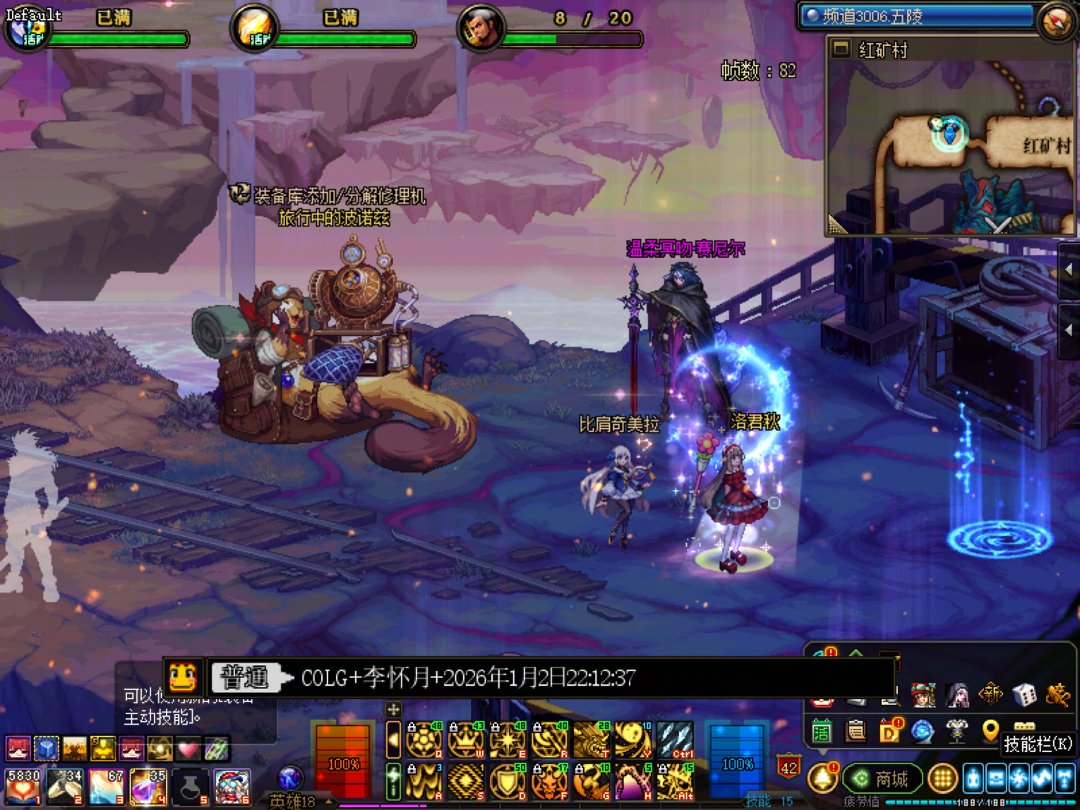Image resolution: width=1080 pixels, height=810 pixels.
Task: Activate the ice shards skill on Ctrl
Action: click(x=675, y=740)
